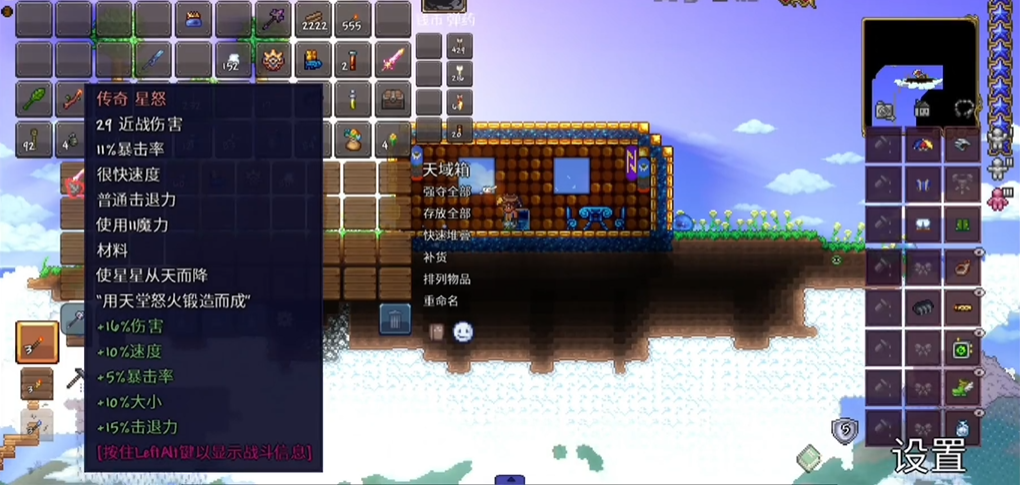Click the 强夺全部 (Loot All) chest option
Viewport: 1020px width, 485px height.
point(445,191)
